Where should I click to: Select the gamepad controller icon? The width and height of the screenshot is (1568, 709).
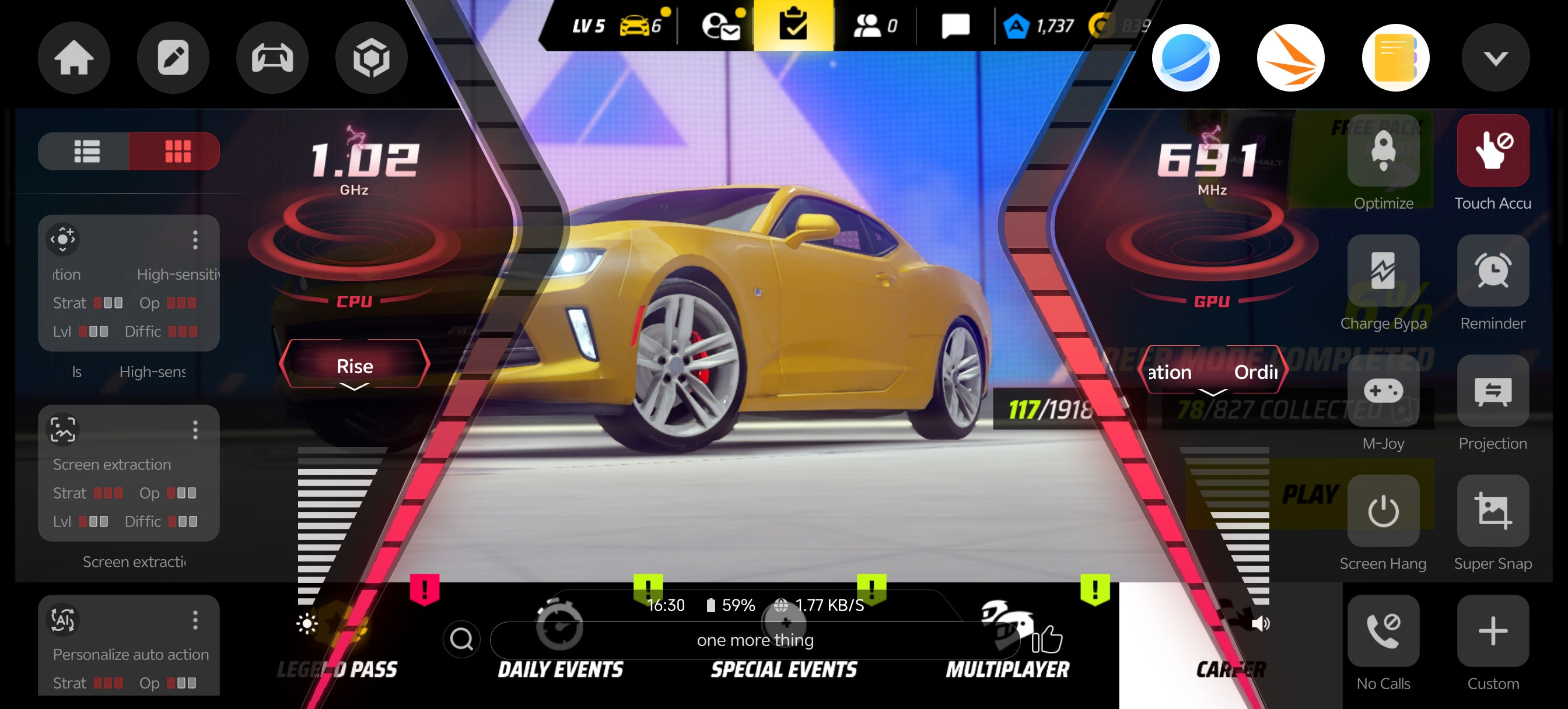(x=272, y=58)
